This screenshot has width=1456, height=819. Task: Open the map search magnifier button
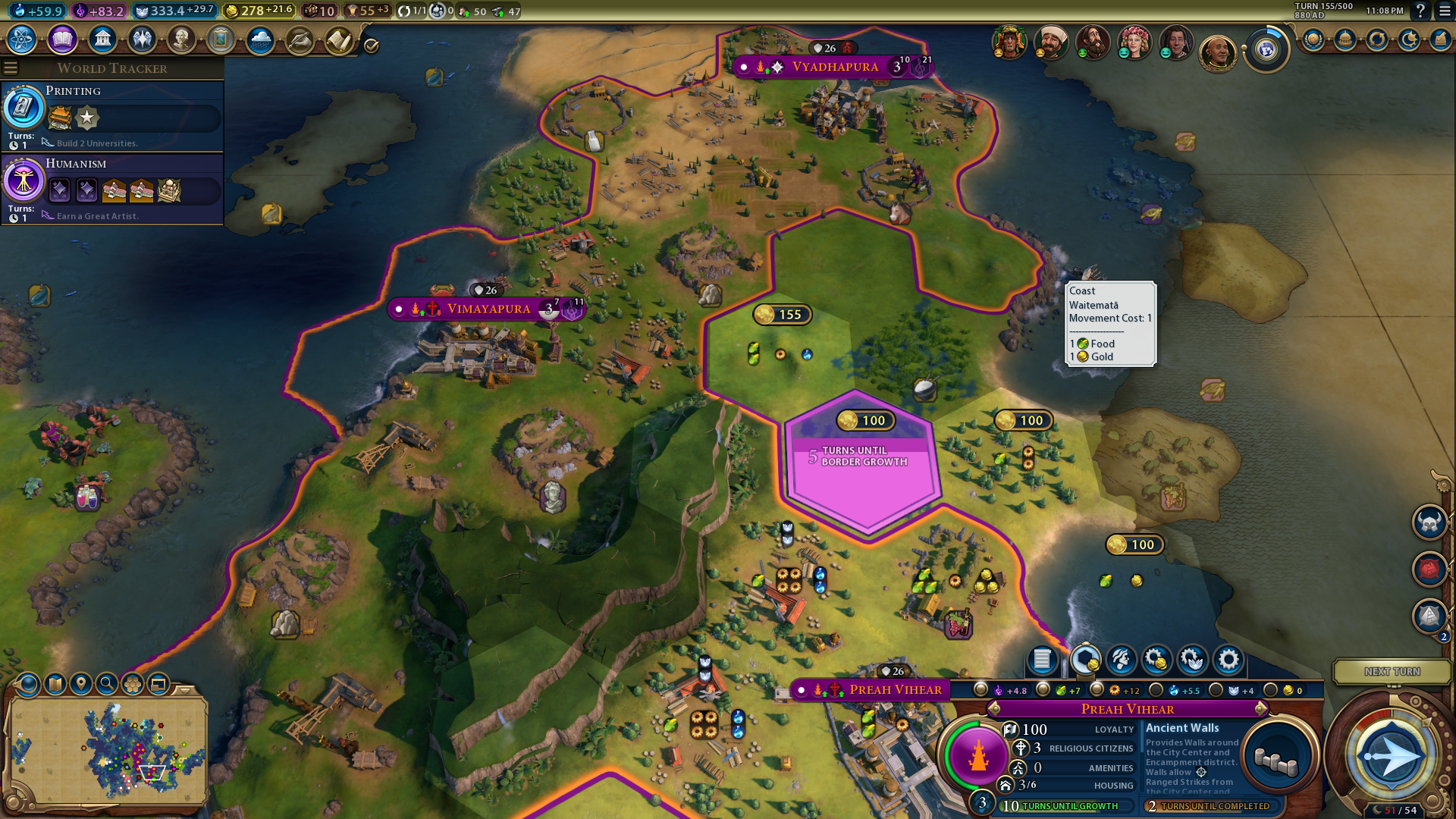(x=107, y=684)
